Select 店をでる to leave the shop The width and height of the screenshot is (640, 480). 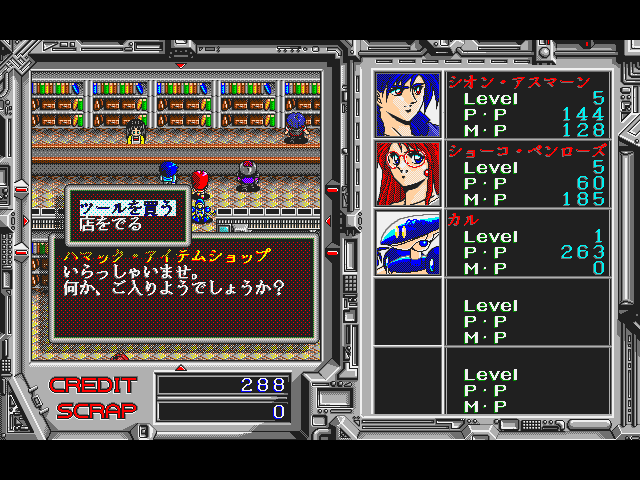[105, 224]
